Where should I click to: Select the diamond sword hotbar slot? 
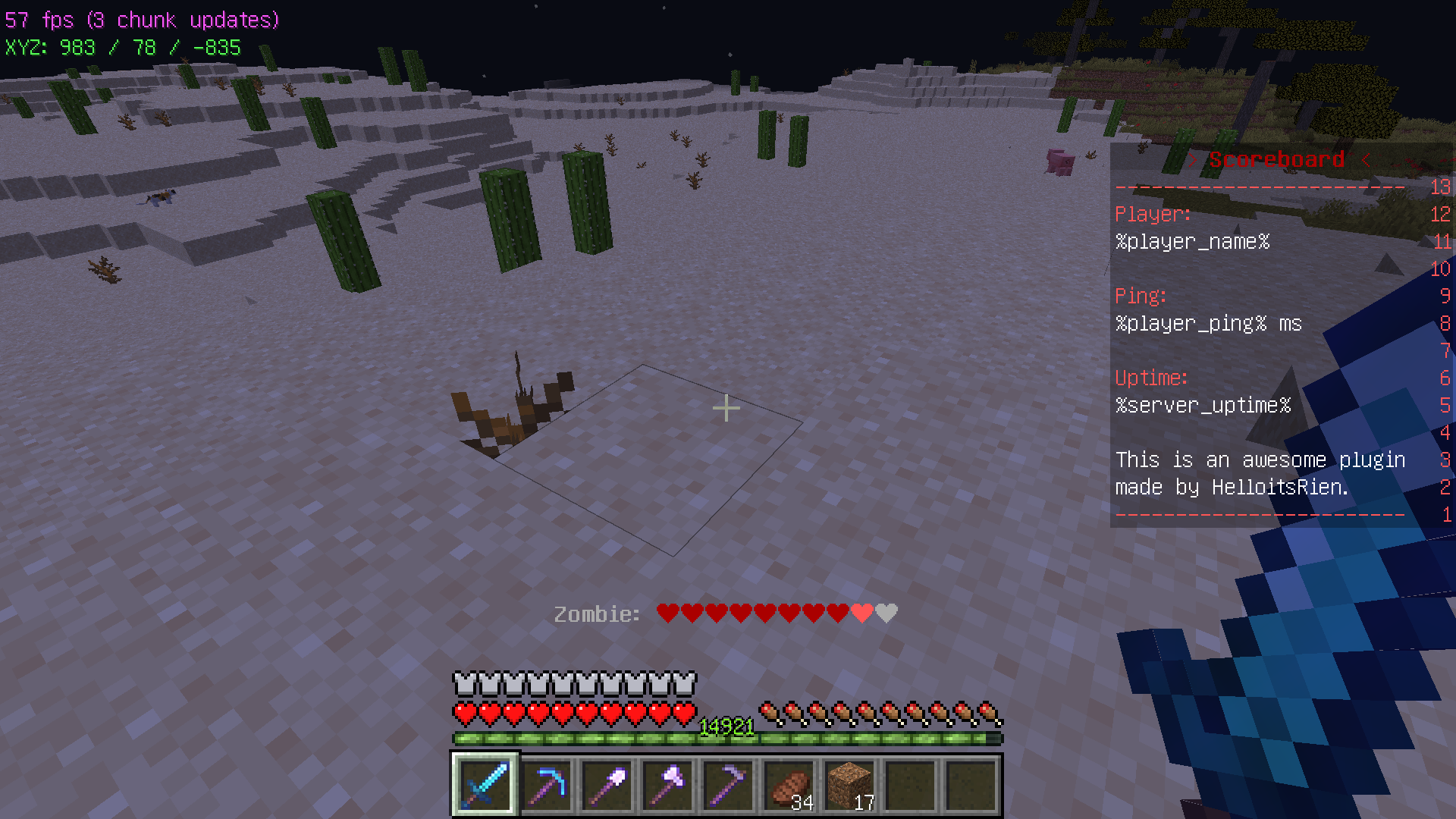pos(485,785)
